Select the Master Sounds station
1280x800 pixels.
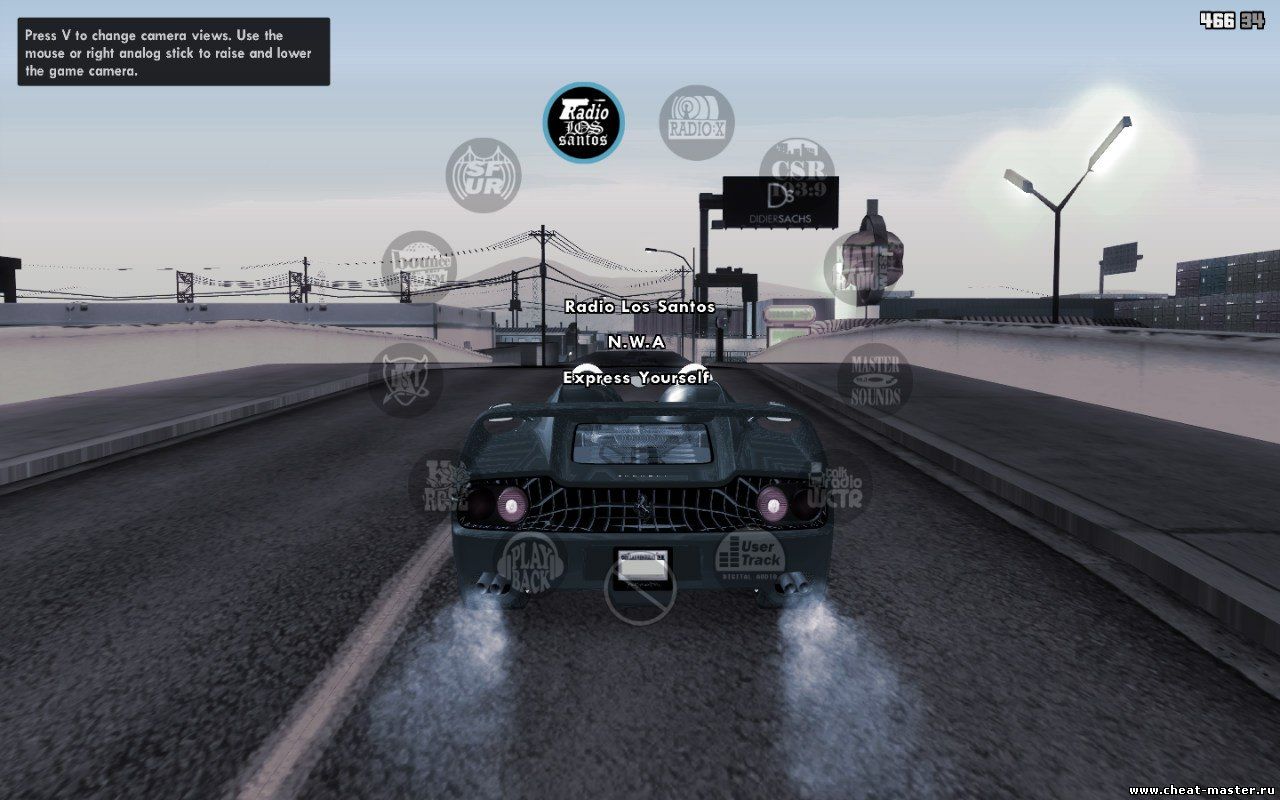pos(875,379)
